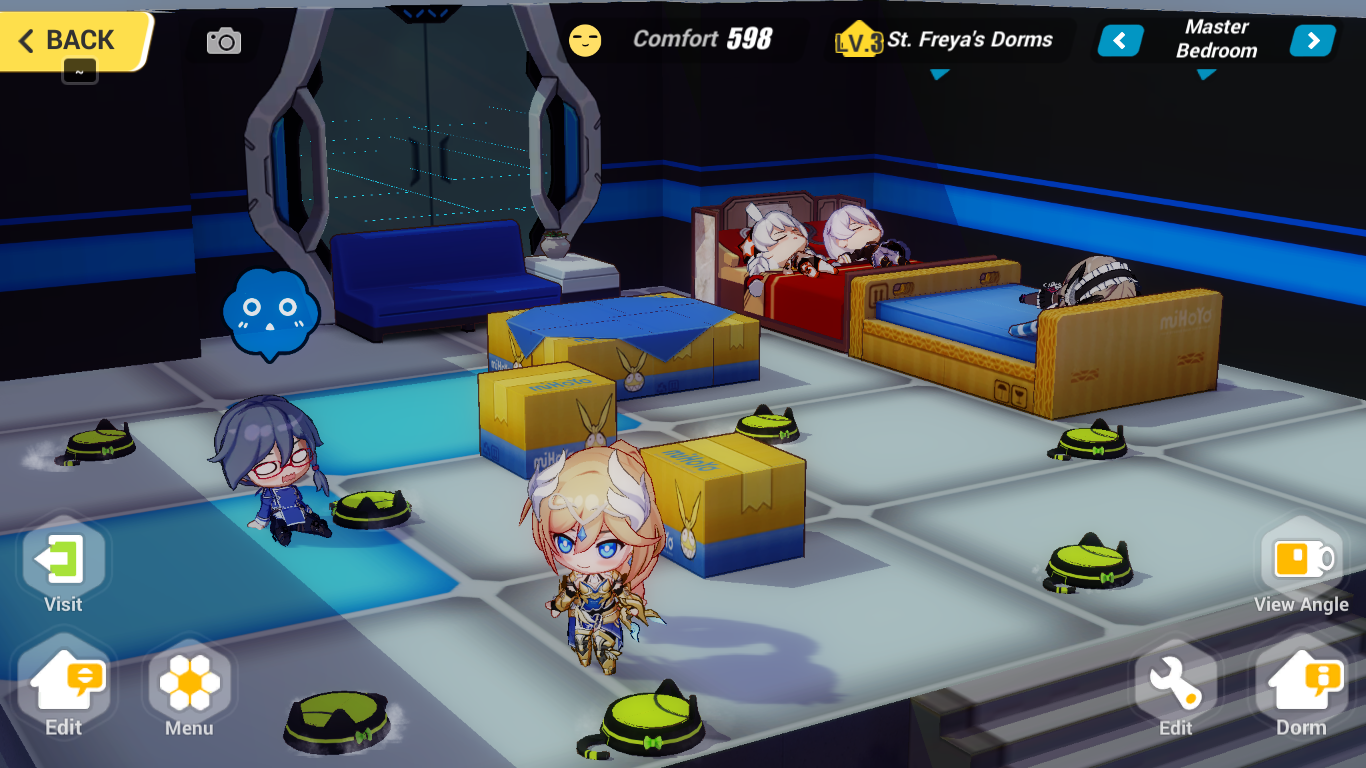
Task: Select the Master Bedroom label
Action: pyautogui.click(x=1215, y=40)
